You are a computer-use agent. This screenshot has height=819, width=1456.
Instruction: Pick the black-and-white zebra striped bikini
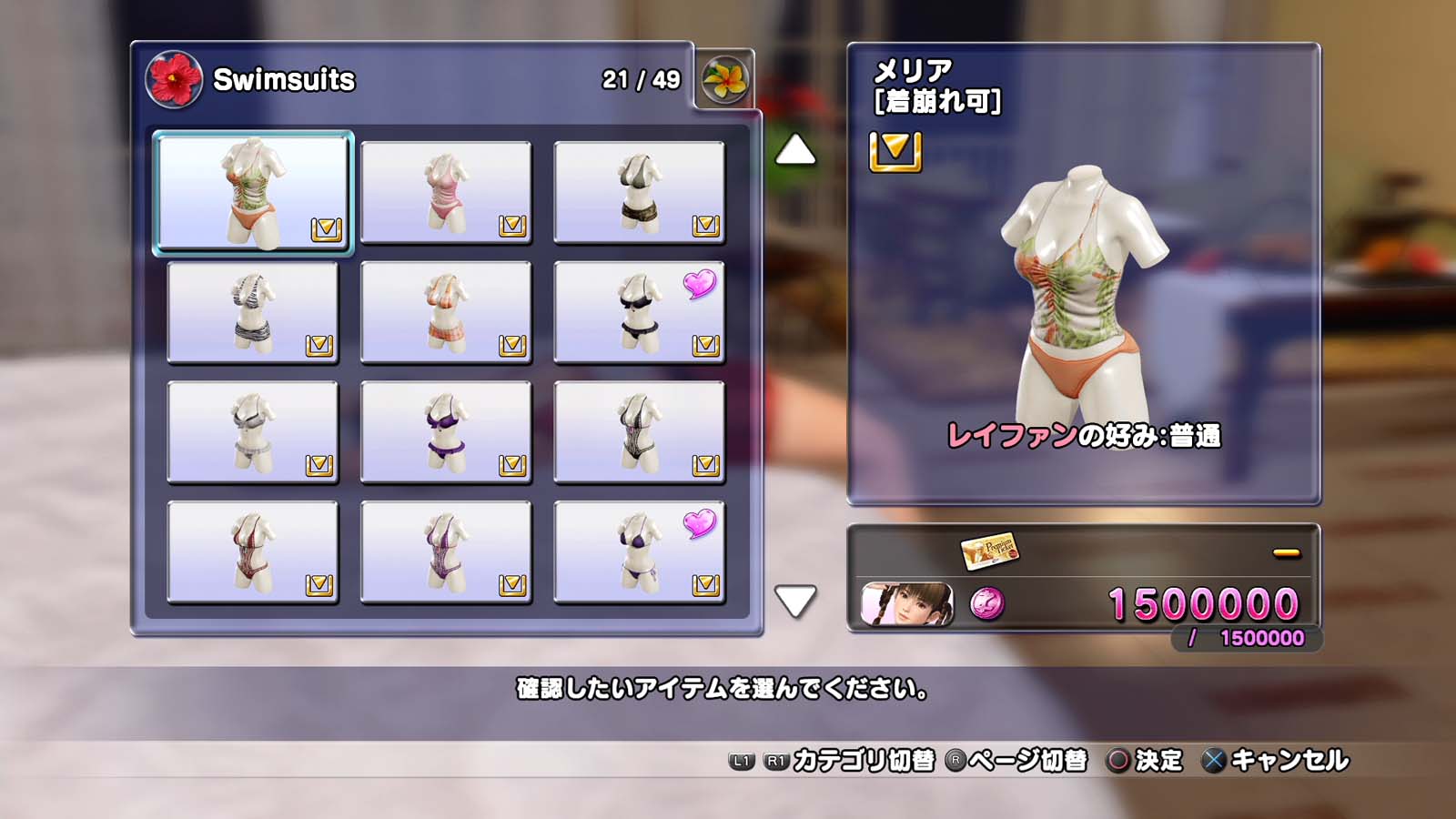(x=252, y=312)
